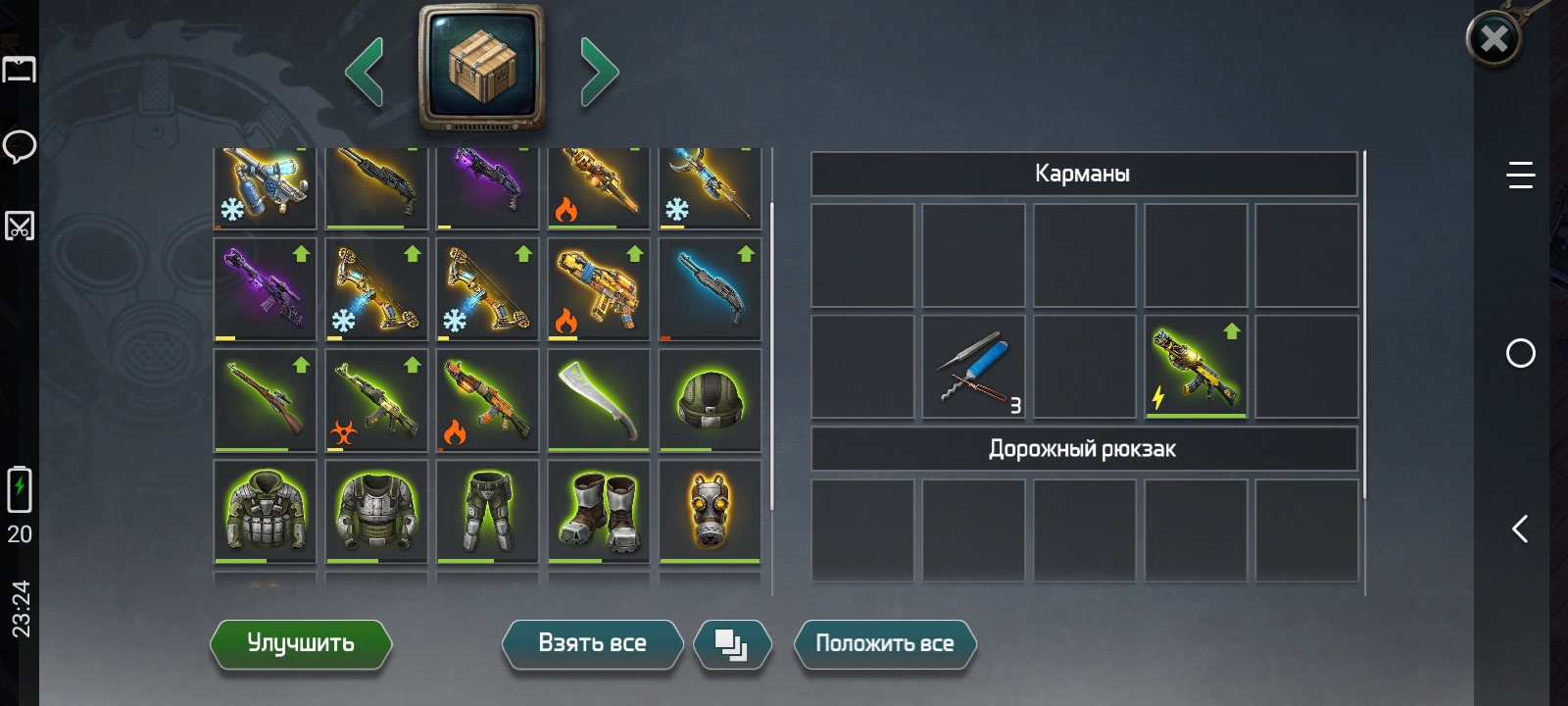This screenshot has height=706, width=1568.
Task: Put all items with Положить все
Action: coord(884,643)
